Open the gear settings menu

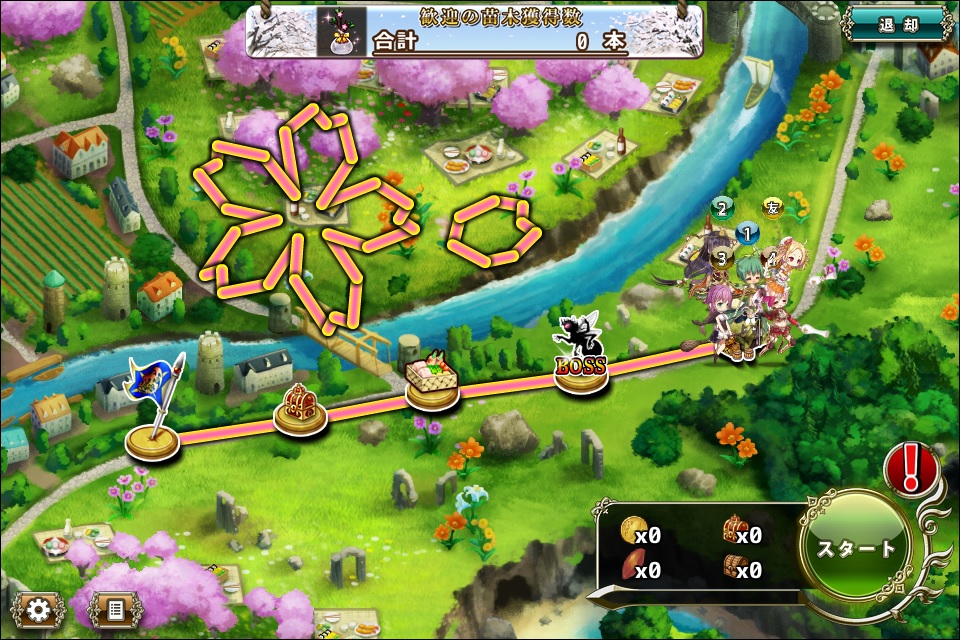39,608
